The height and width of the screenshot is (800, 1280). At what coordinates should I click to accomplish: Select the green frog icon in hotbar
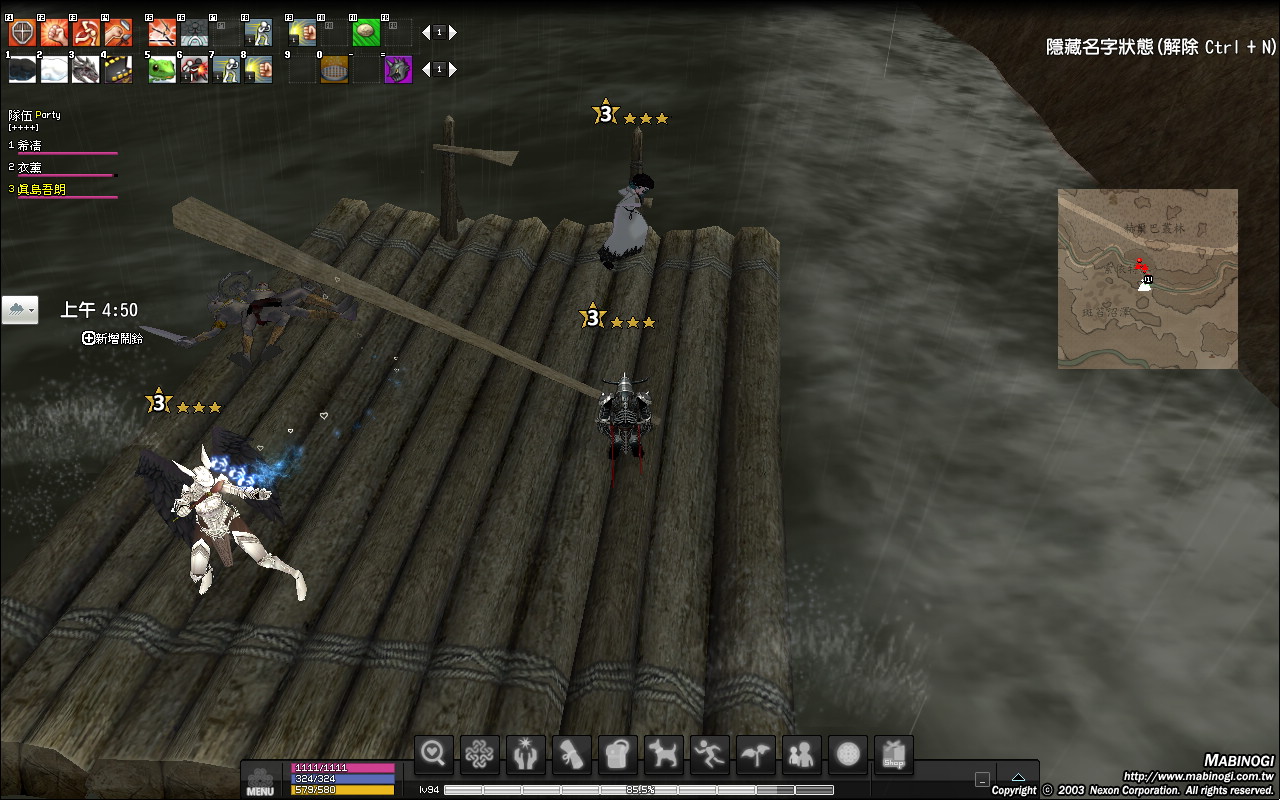click(x=162, y=70)
